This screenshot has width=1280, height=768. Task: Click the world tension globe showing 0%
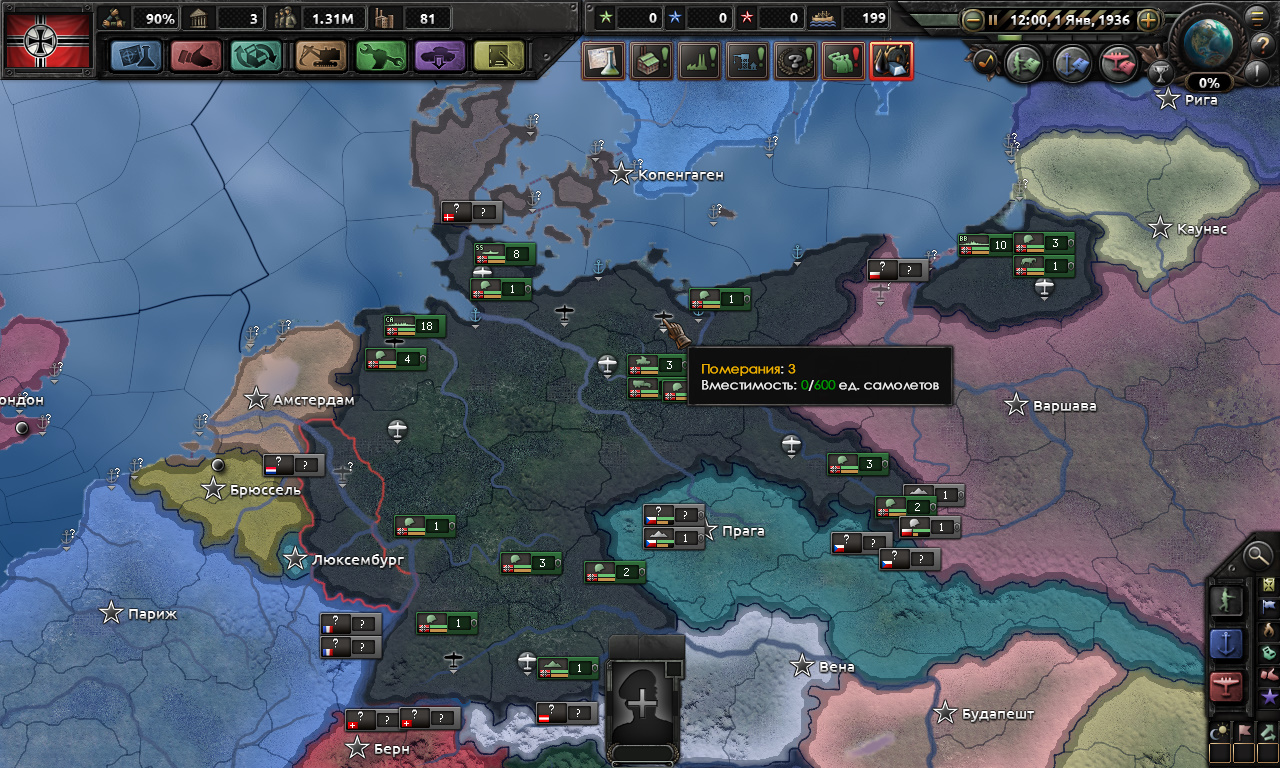(1208, 45)
